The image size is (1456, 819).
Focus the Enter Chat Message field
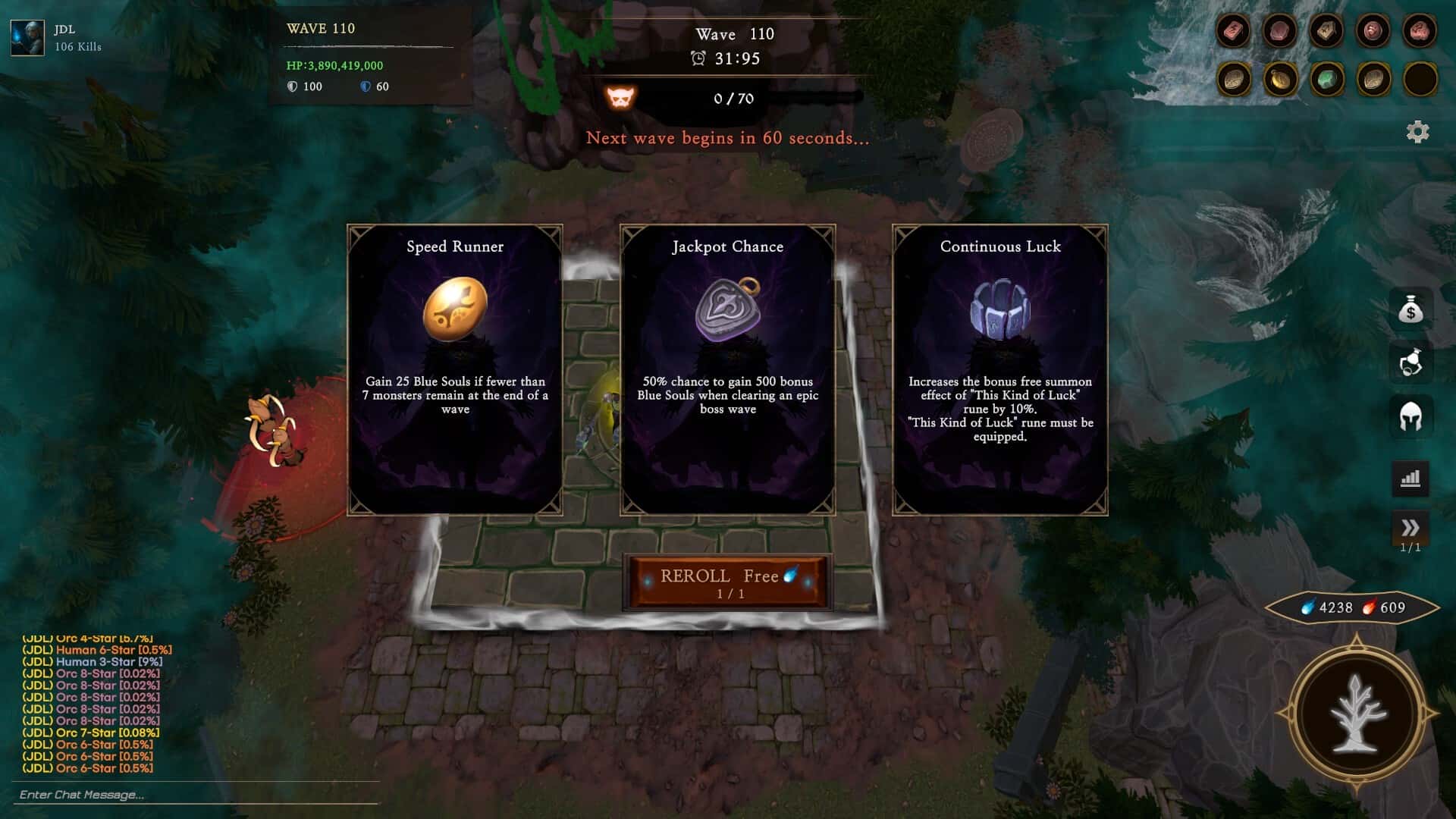(x=197, y=795)
